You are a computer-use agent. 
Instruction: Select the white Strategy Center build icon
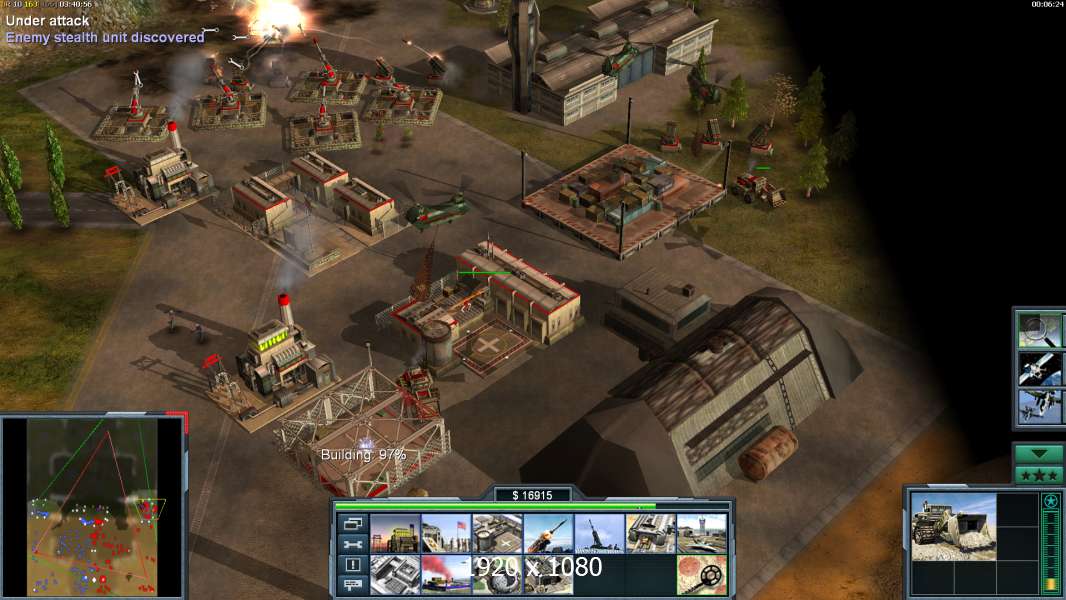395,574
